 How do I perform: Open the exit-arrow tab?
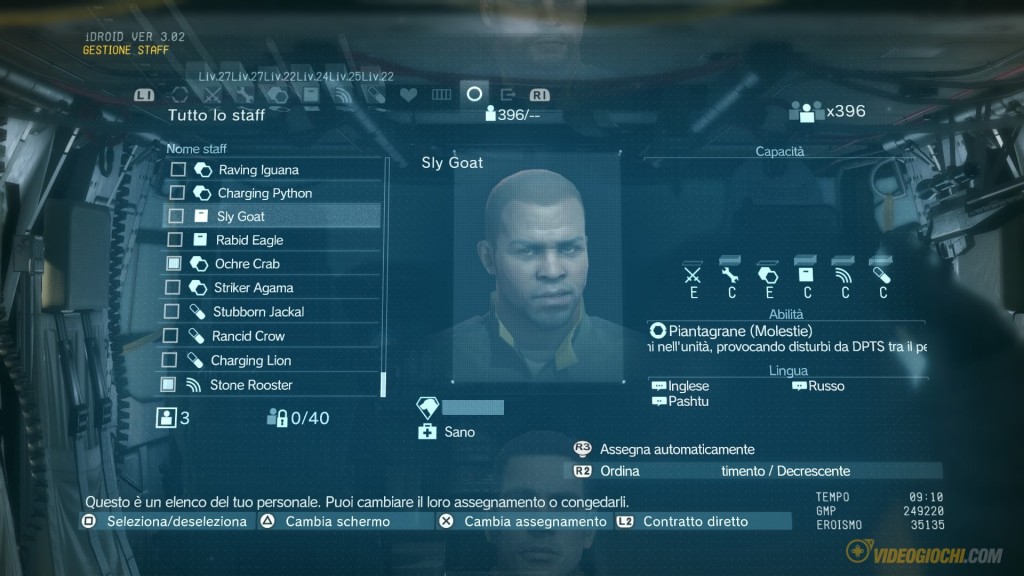pos(507,95)
